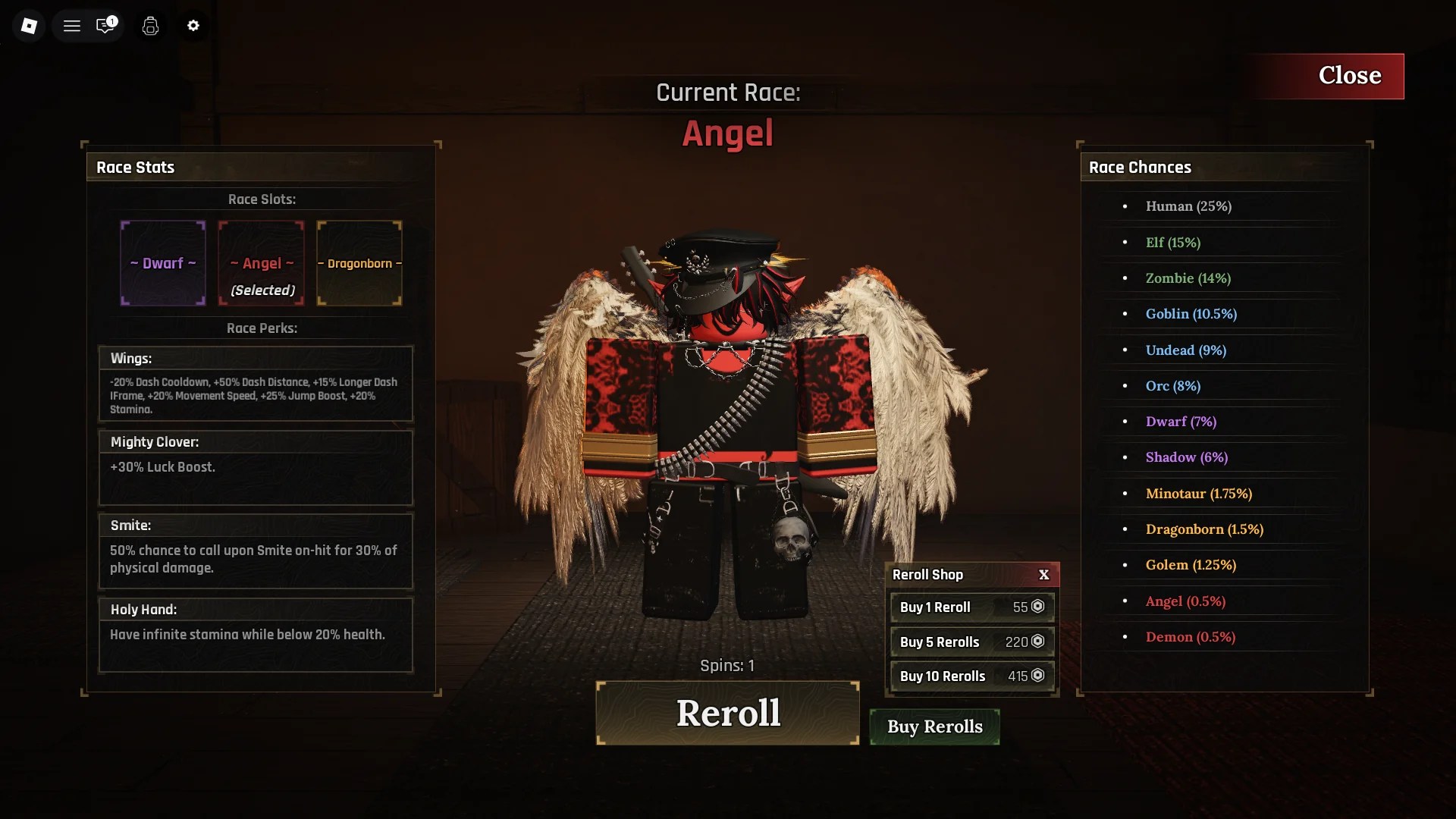Close the race menu
The image size is (1456, 819).
1329,76
